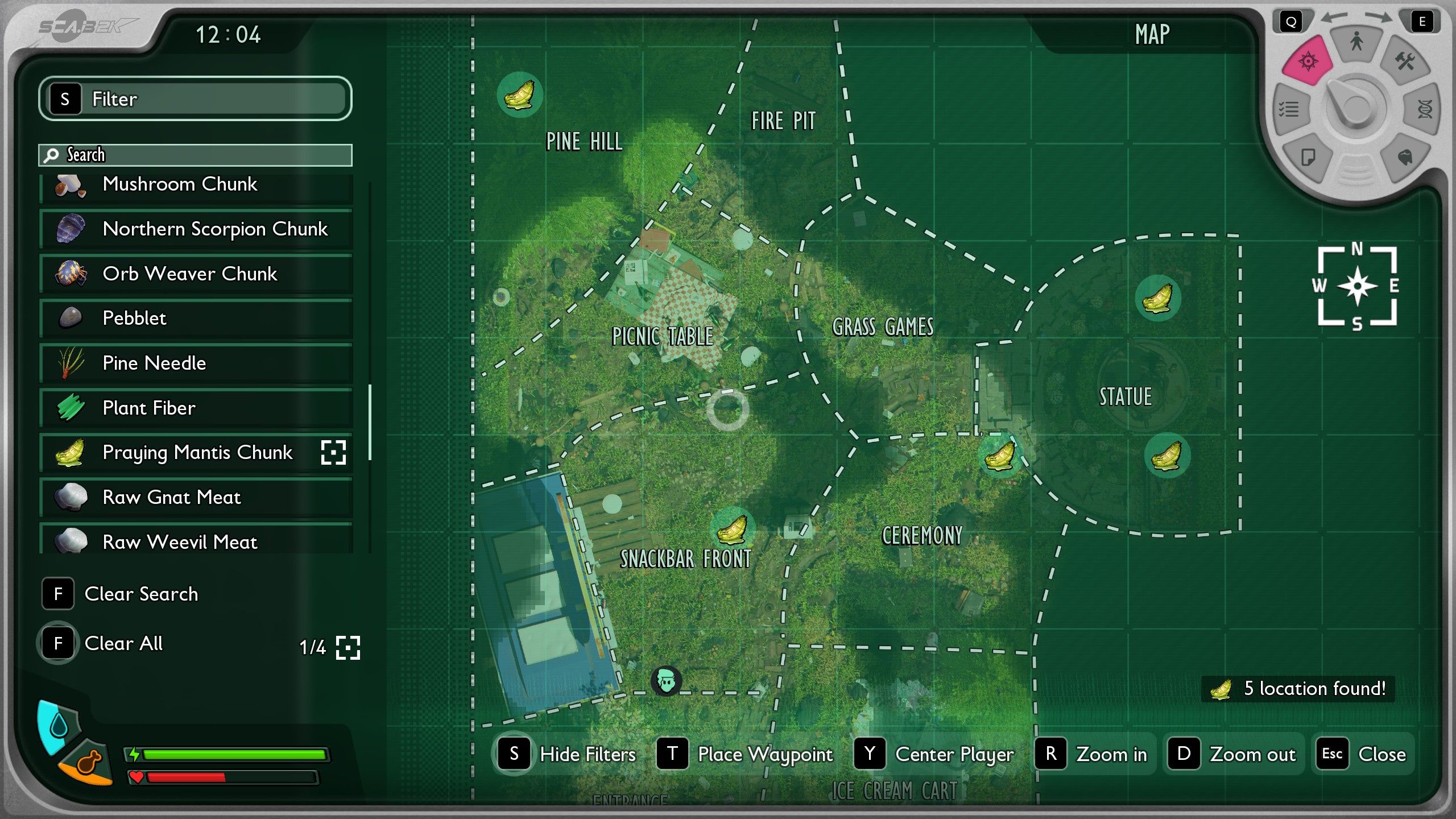This screenshot has width=1456, height=819.
Task: Click the Search input field
Action: [205, 155]
